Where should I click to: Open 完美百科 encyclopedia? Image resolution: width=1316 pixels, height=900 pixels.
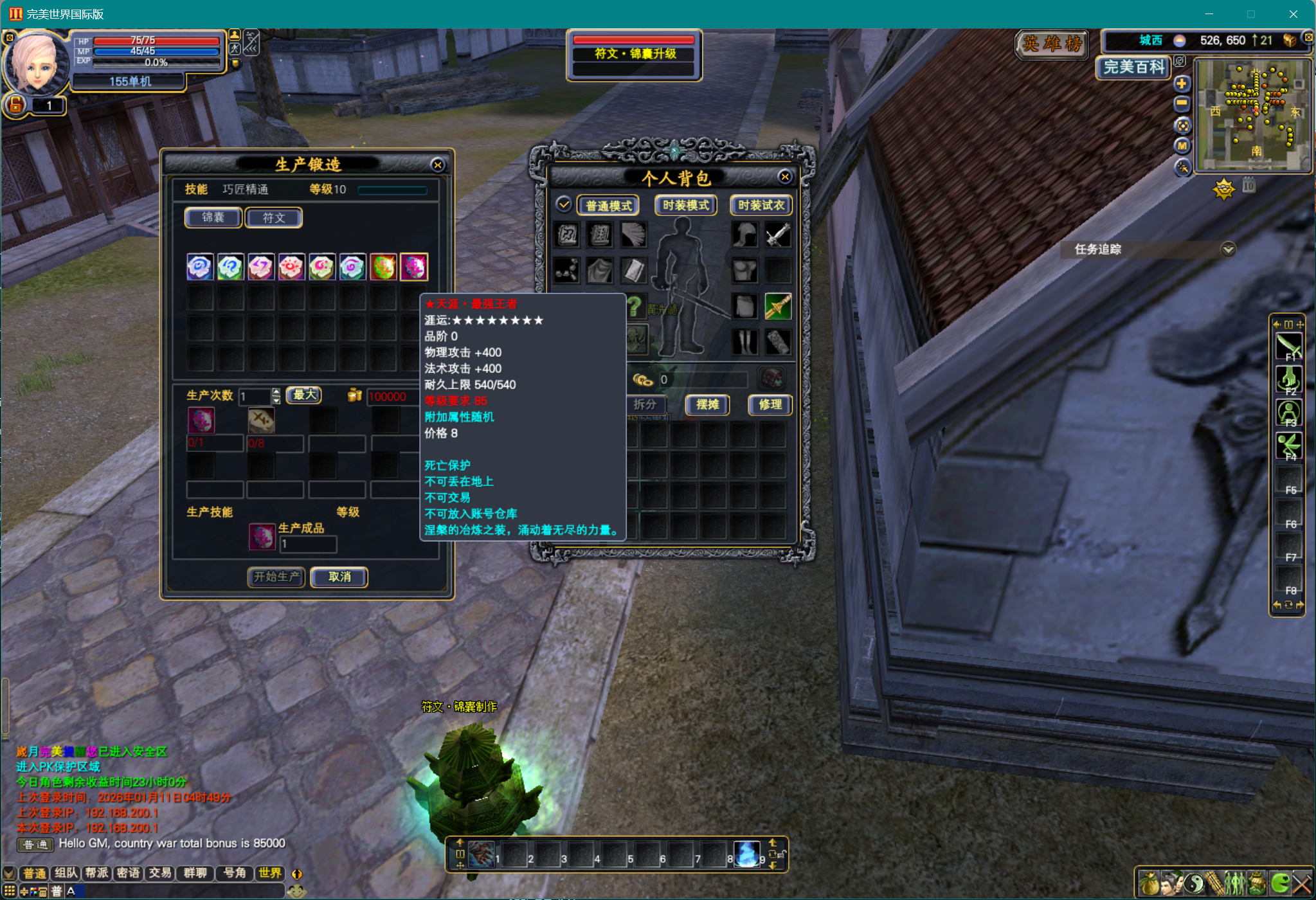[x=1133, y=67]
